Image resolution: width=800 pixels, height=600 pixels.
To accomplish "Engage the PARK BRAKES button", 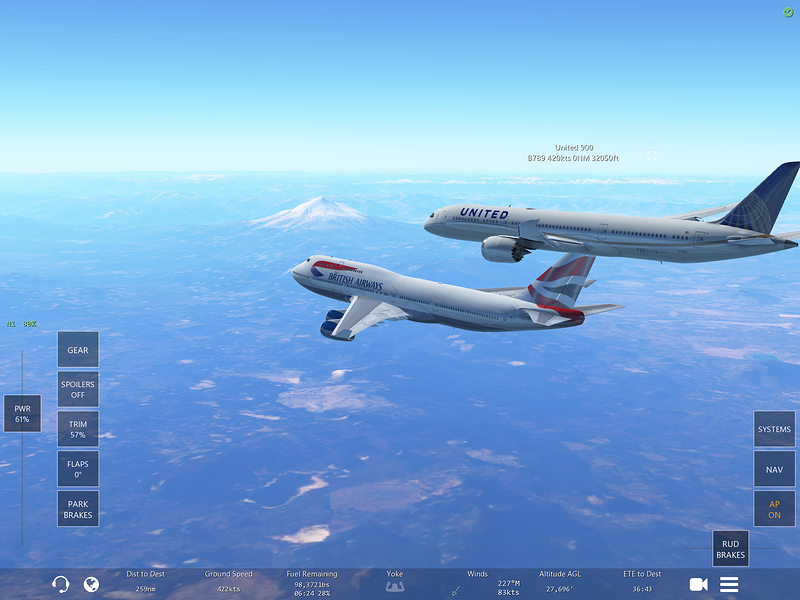I will tap(78, 509).
